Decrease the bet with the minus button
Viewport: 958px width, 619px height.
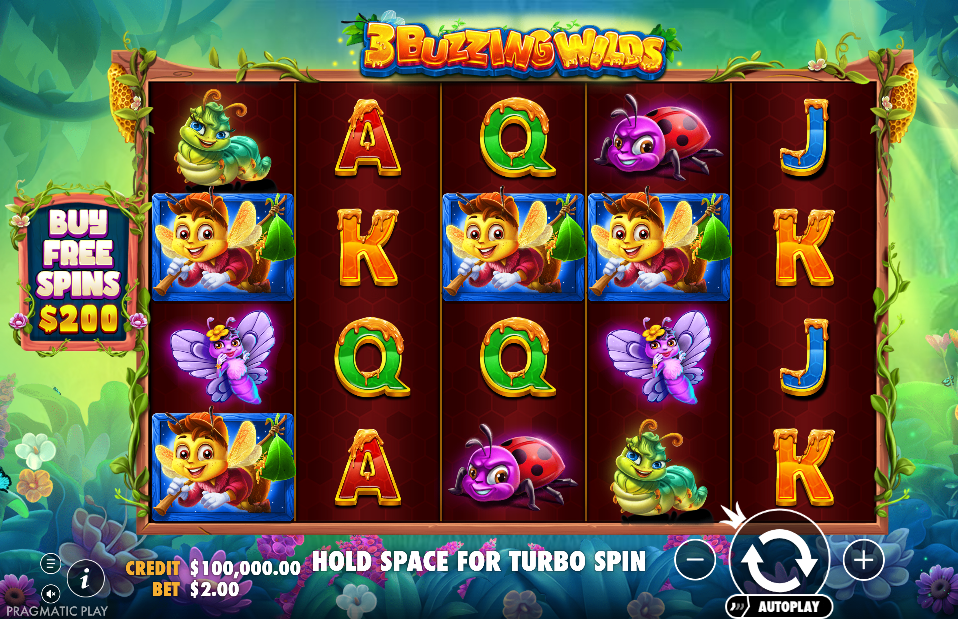695,560
